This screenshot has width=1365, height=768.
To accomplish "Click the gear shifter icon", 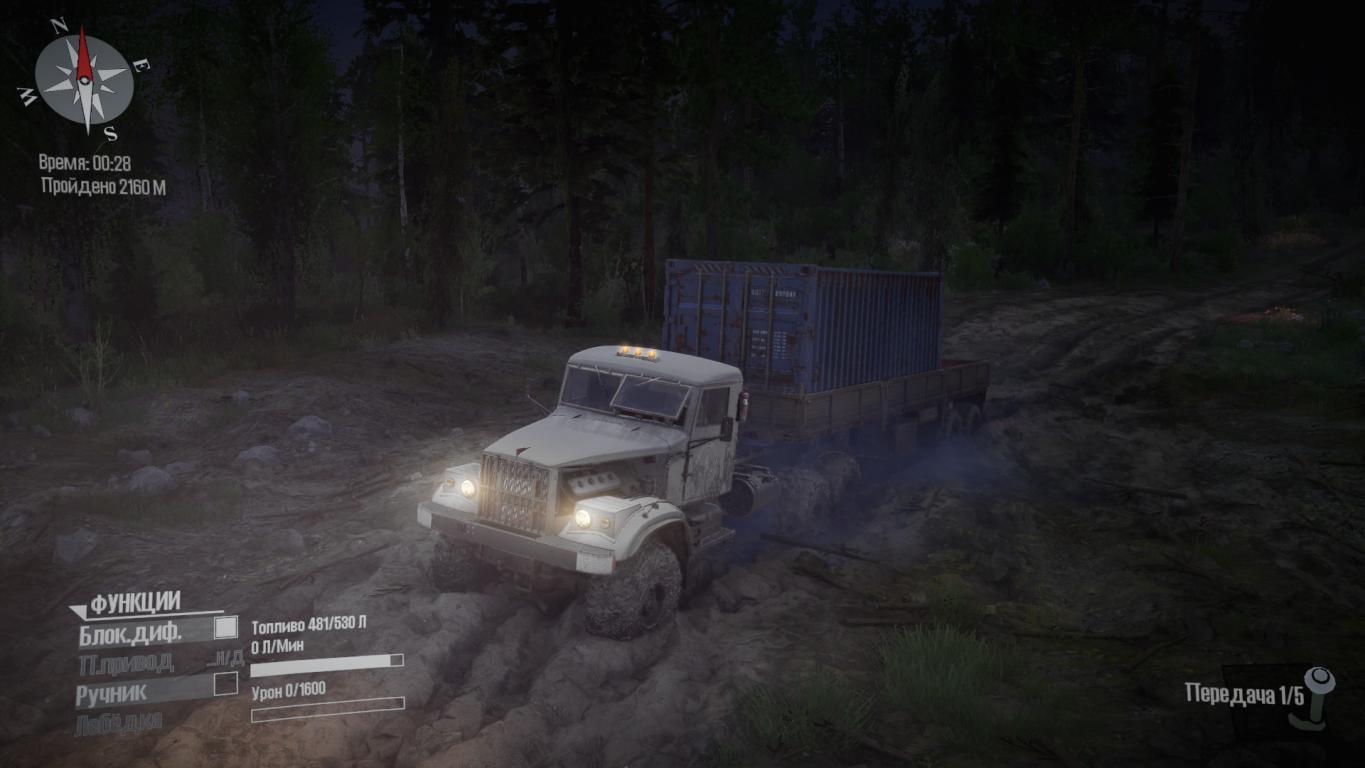I will pyautogui.click(x=1321, y=697).
